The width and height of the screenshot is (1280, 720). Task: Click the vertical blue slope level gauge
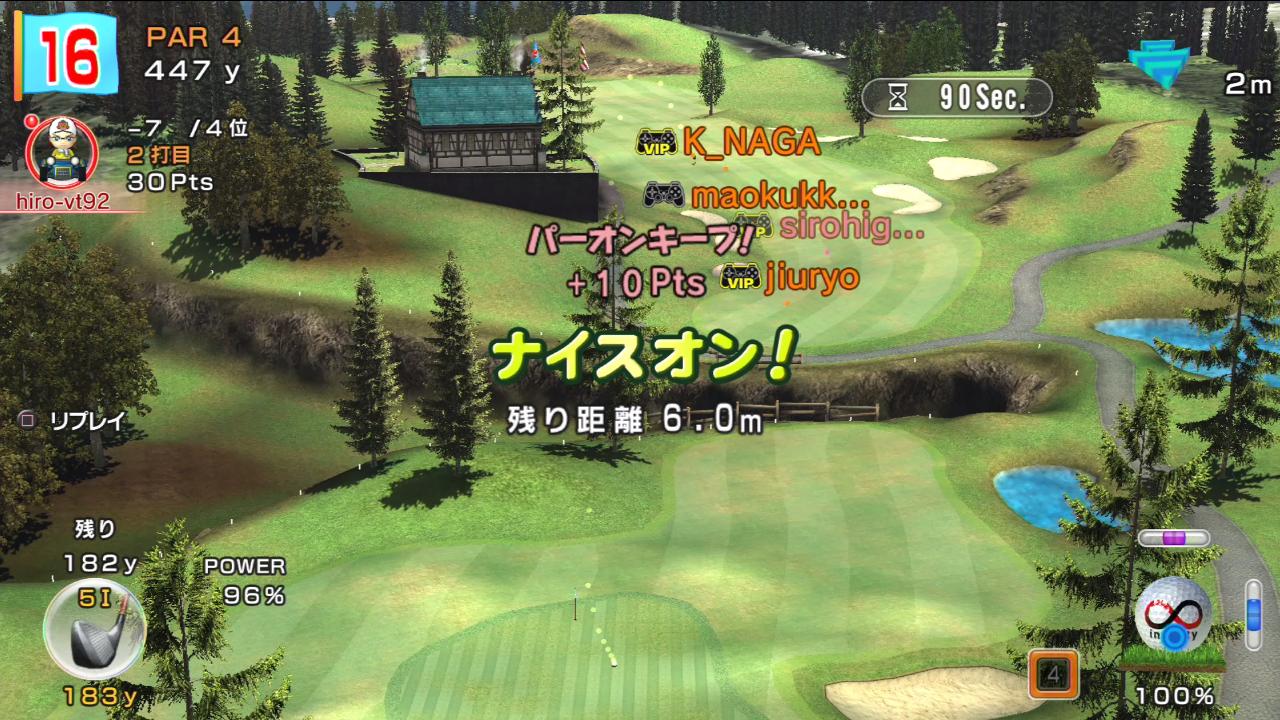(x=1252, y=614)
